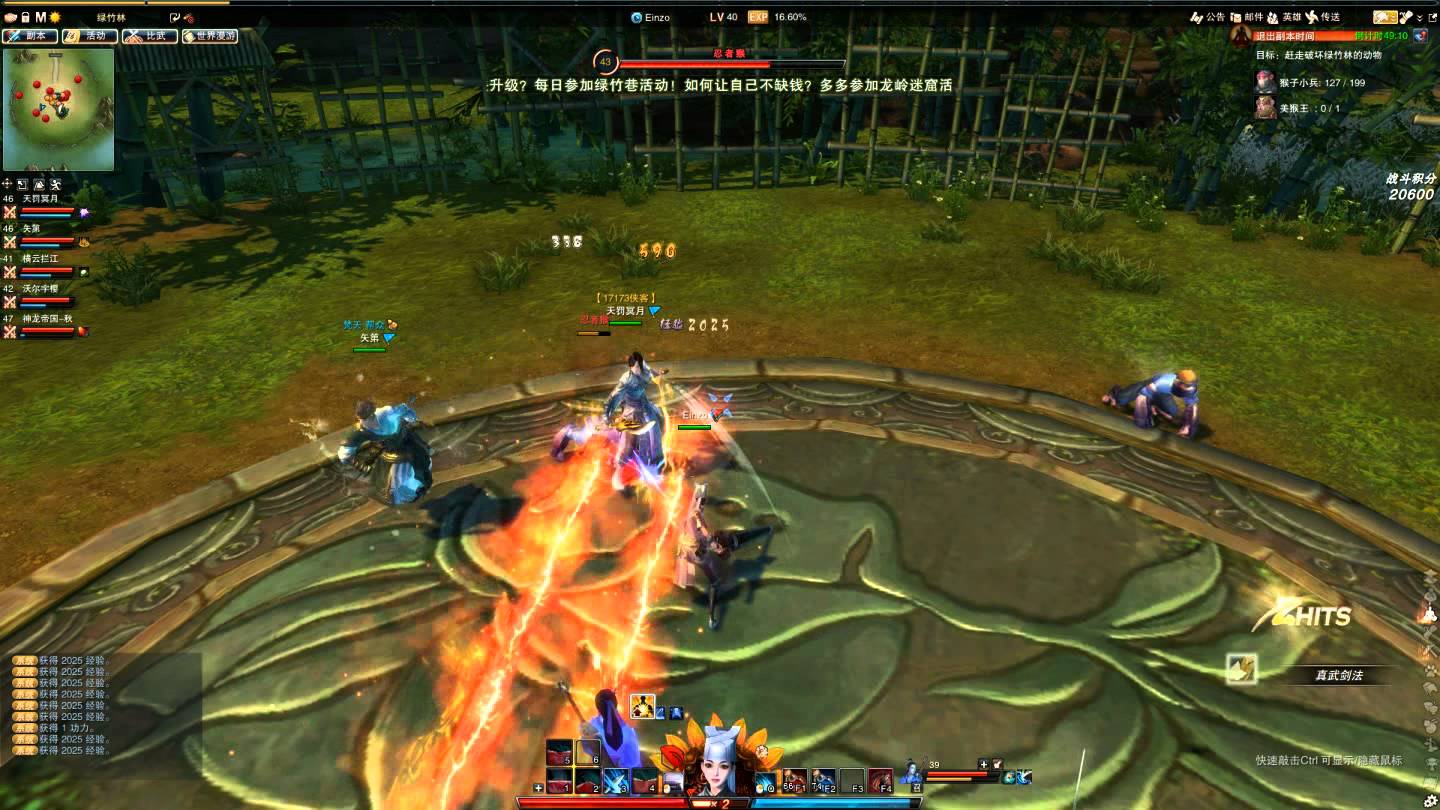Screen dimensions: 1440x810
Task: Open the 比武 (Duel) feature
Action: (148, 36)
